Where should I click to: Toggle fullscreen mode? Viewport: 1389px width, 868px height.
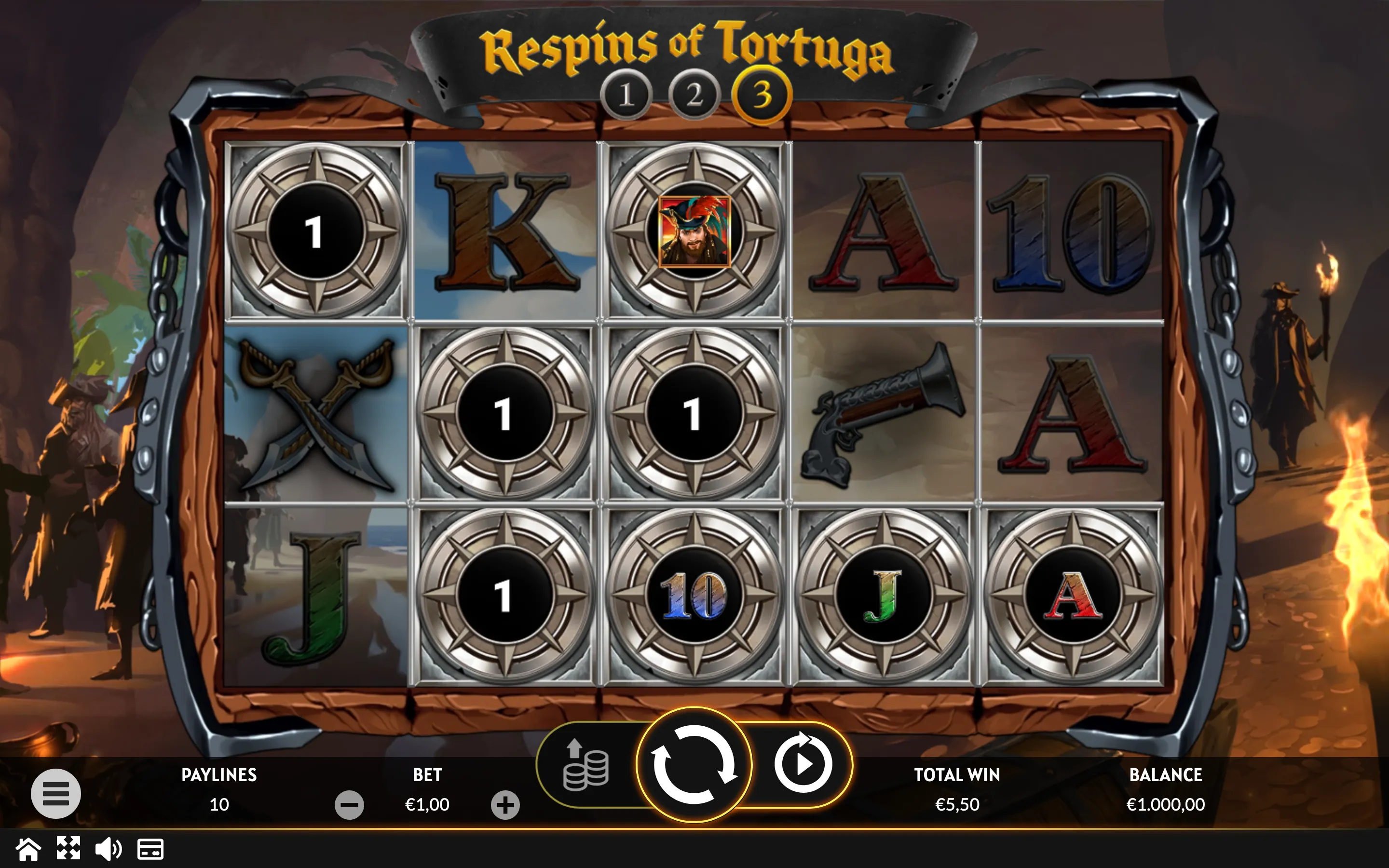coord(68,849)
